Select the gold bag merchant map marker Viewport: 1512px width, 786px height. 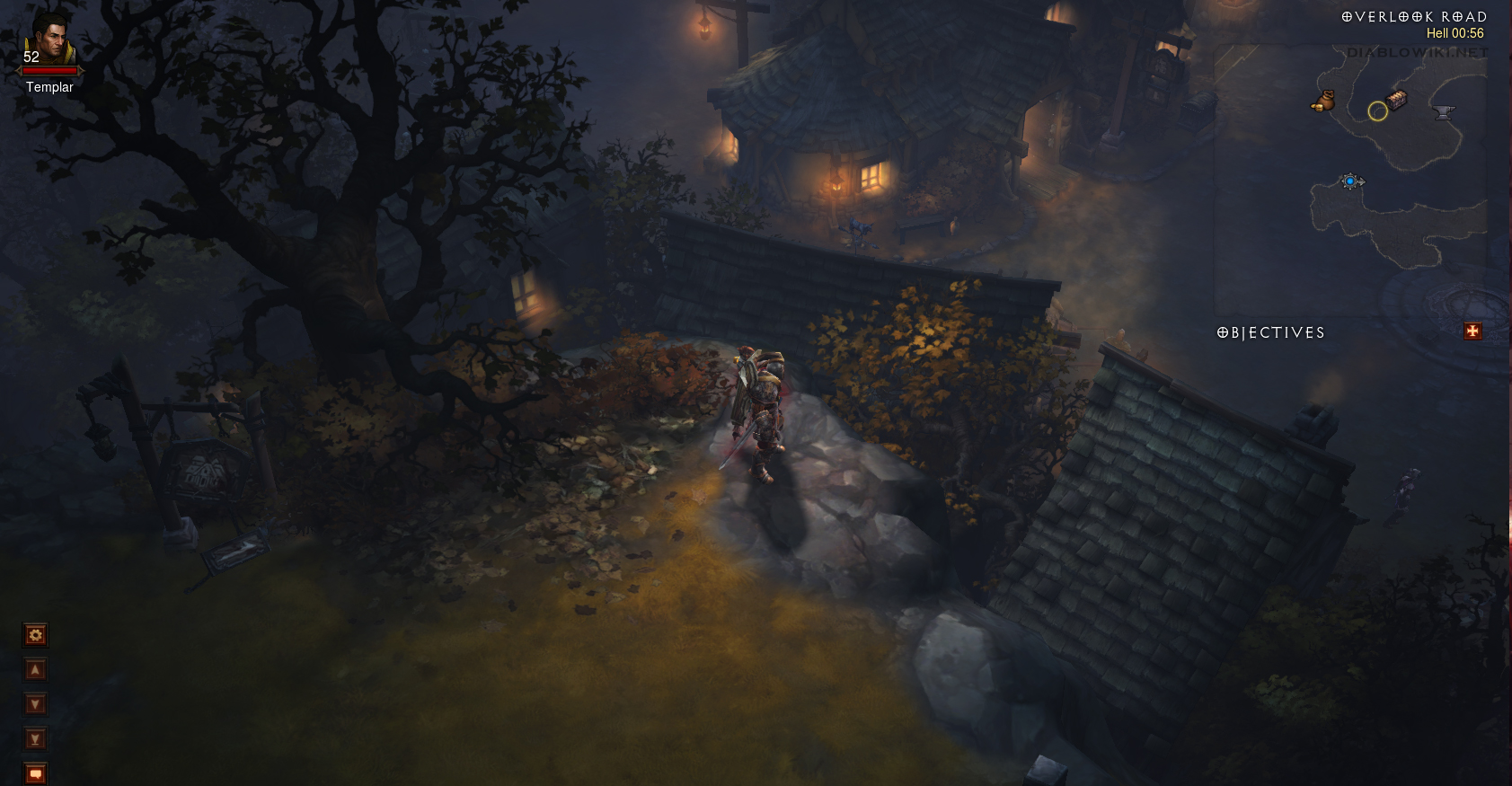pyautogui.click(x=1323, y=101)
